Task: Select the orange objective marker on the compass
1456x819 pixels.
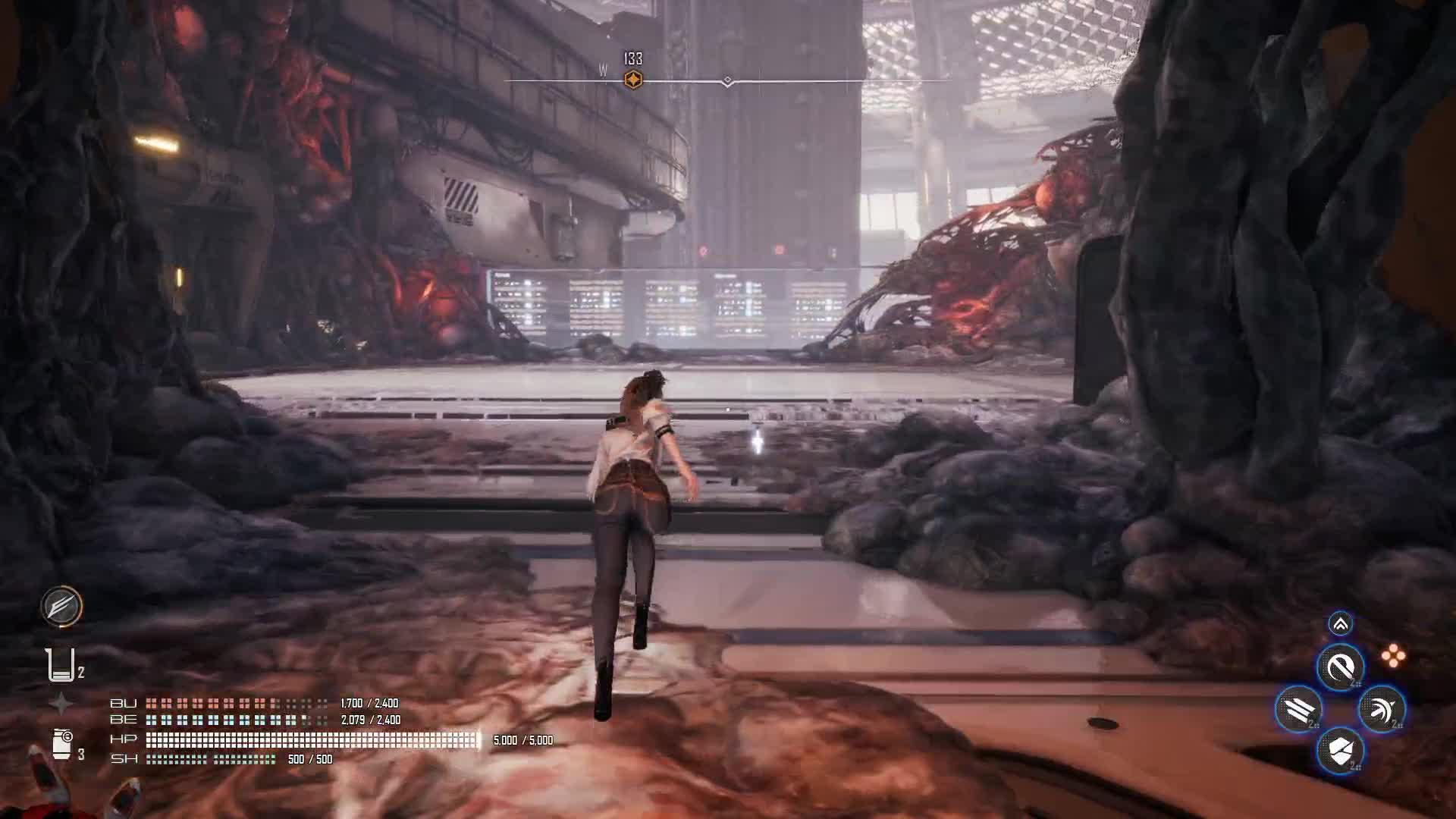Action: pos(632,80)
